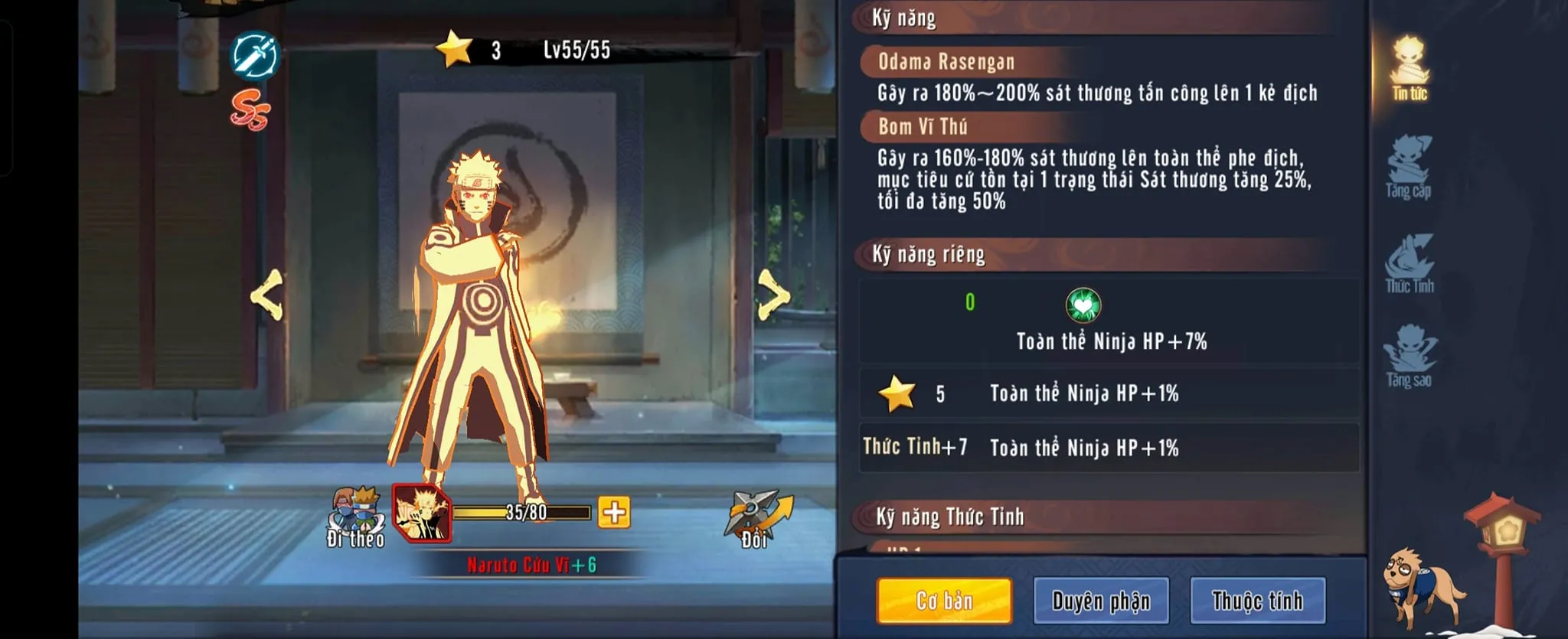View the next ninja with right arrow
This screenshot has height=639, width=1568.
pos(773,295)
